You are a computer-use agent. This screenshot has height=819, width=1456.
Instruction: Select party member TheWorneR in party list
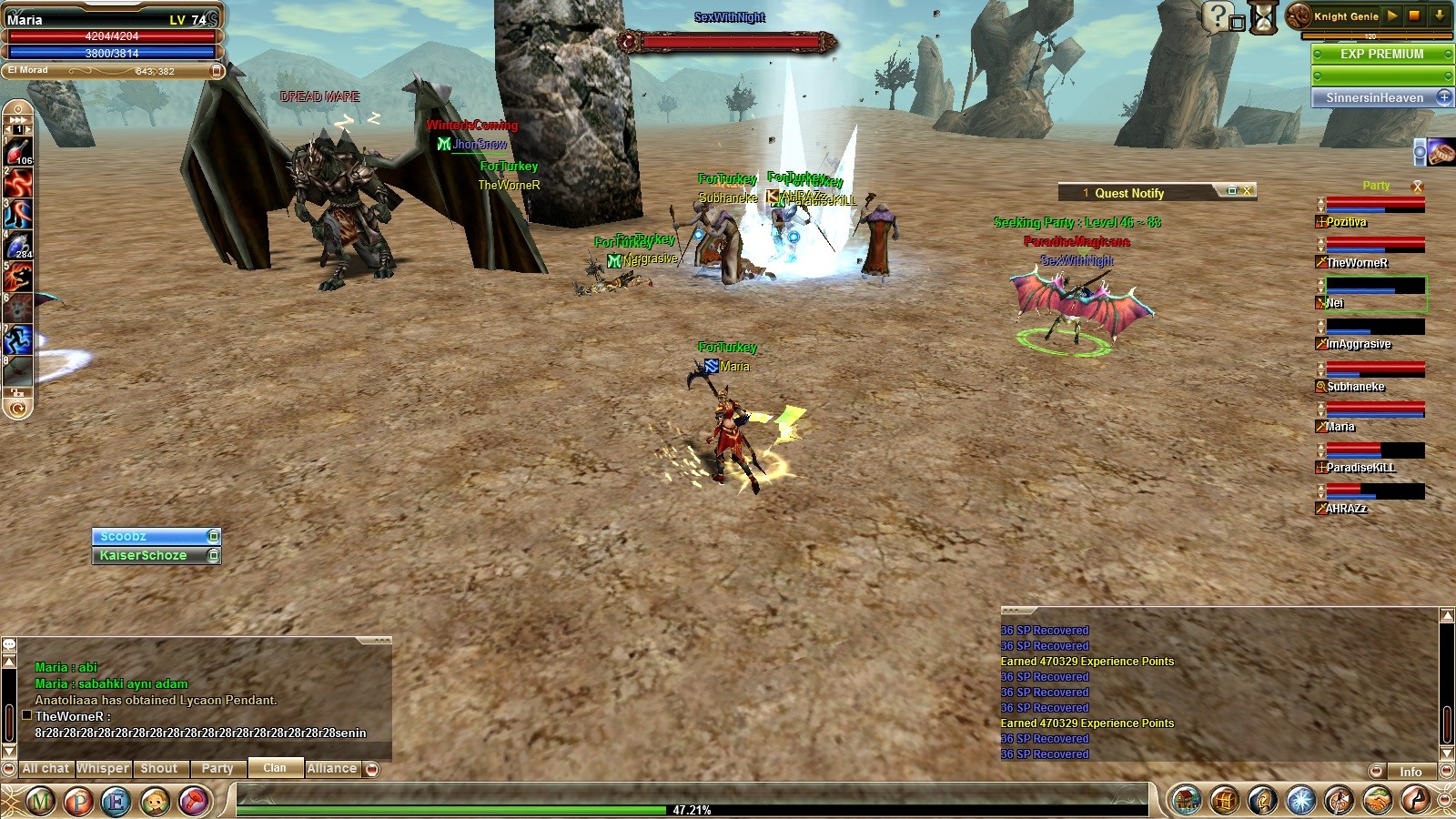click(x=1357, y=263)
